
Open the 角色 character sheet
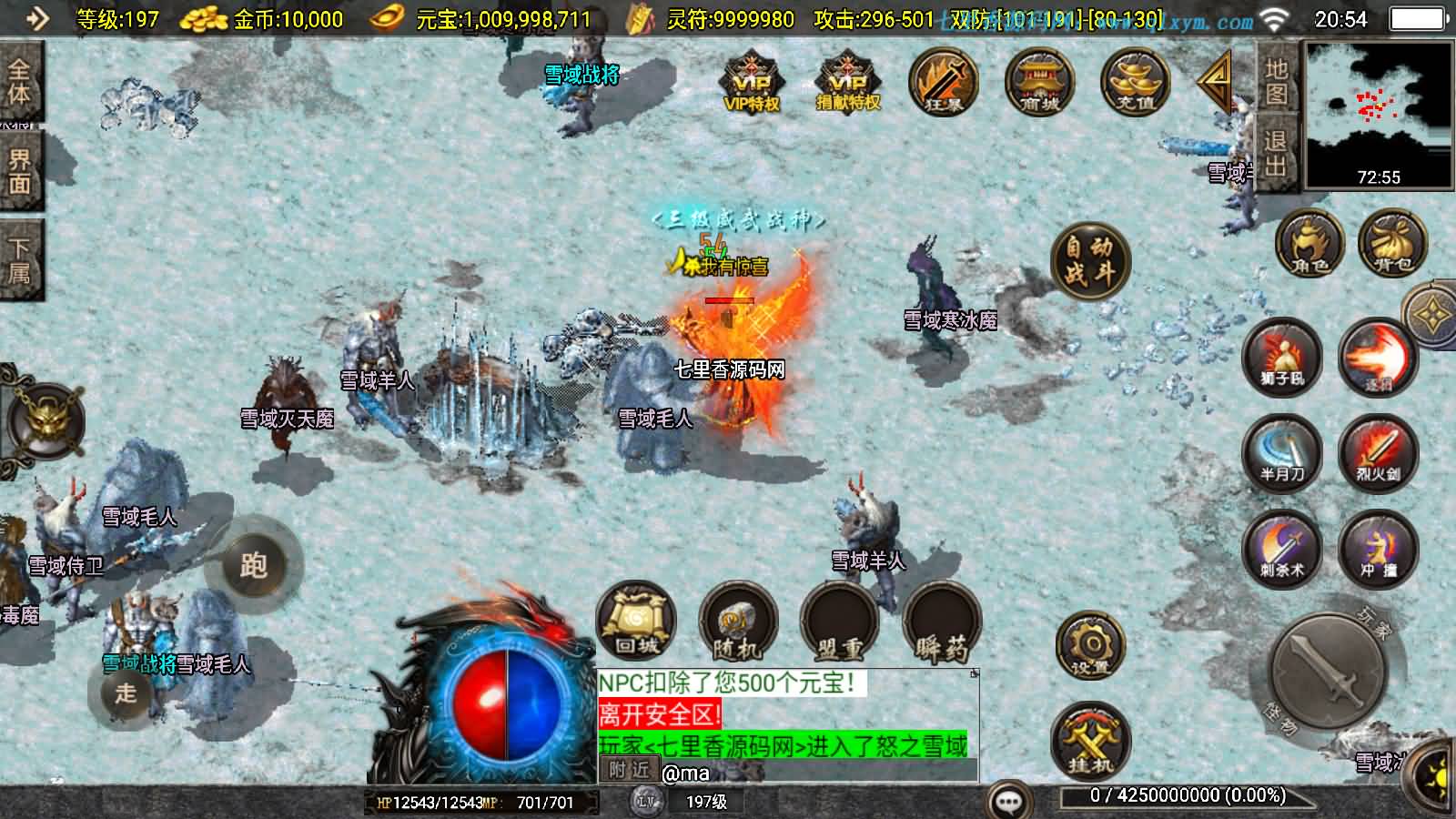pyautogui.click(x=1309, y=244)
